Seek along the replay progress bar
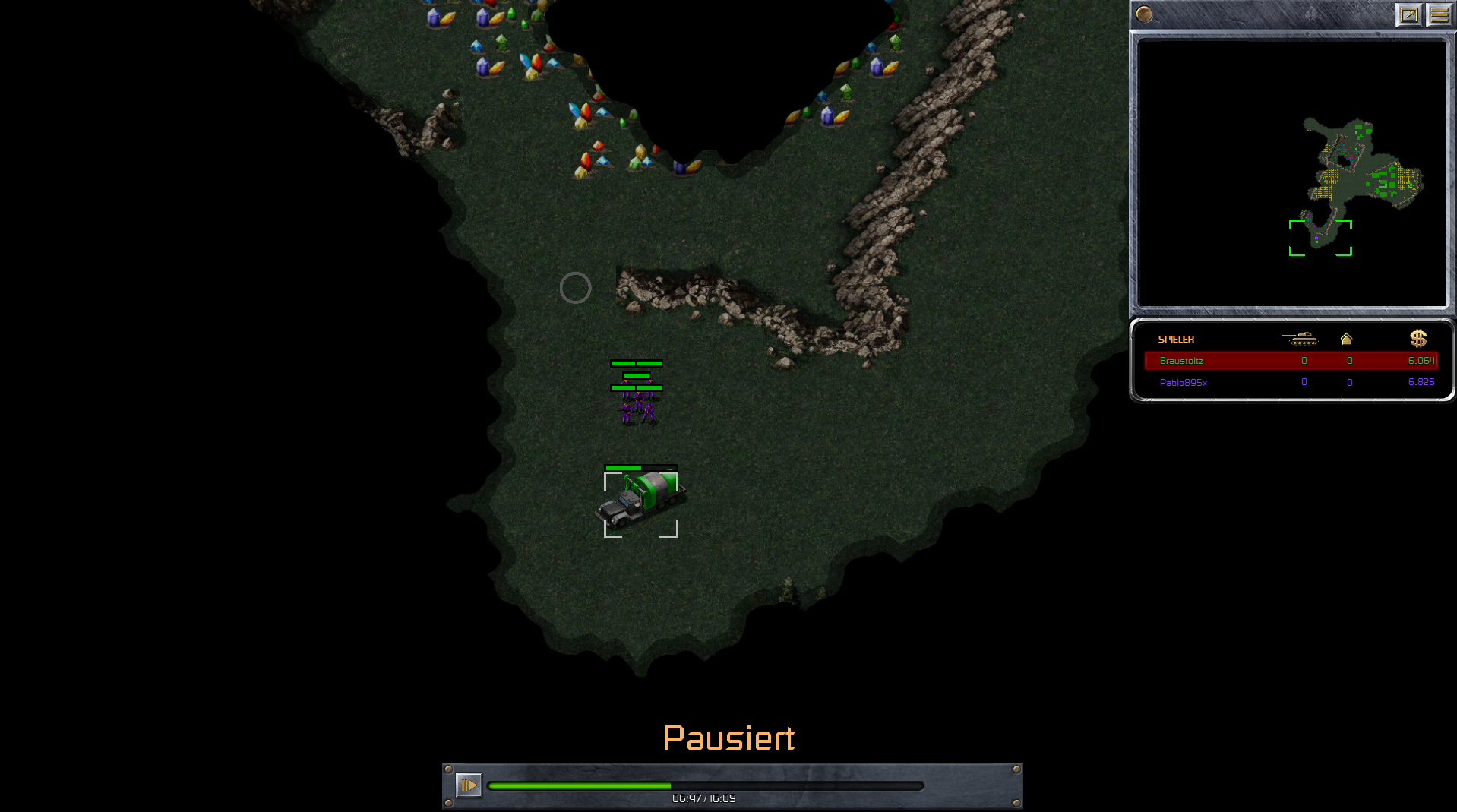Screen dimensions: 1457x812 [x=705, y=786]
